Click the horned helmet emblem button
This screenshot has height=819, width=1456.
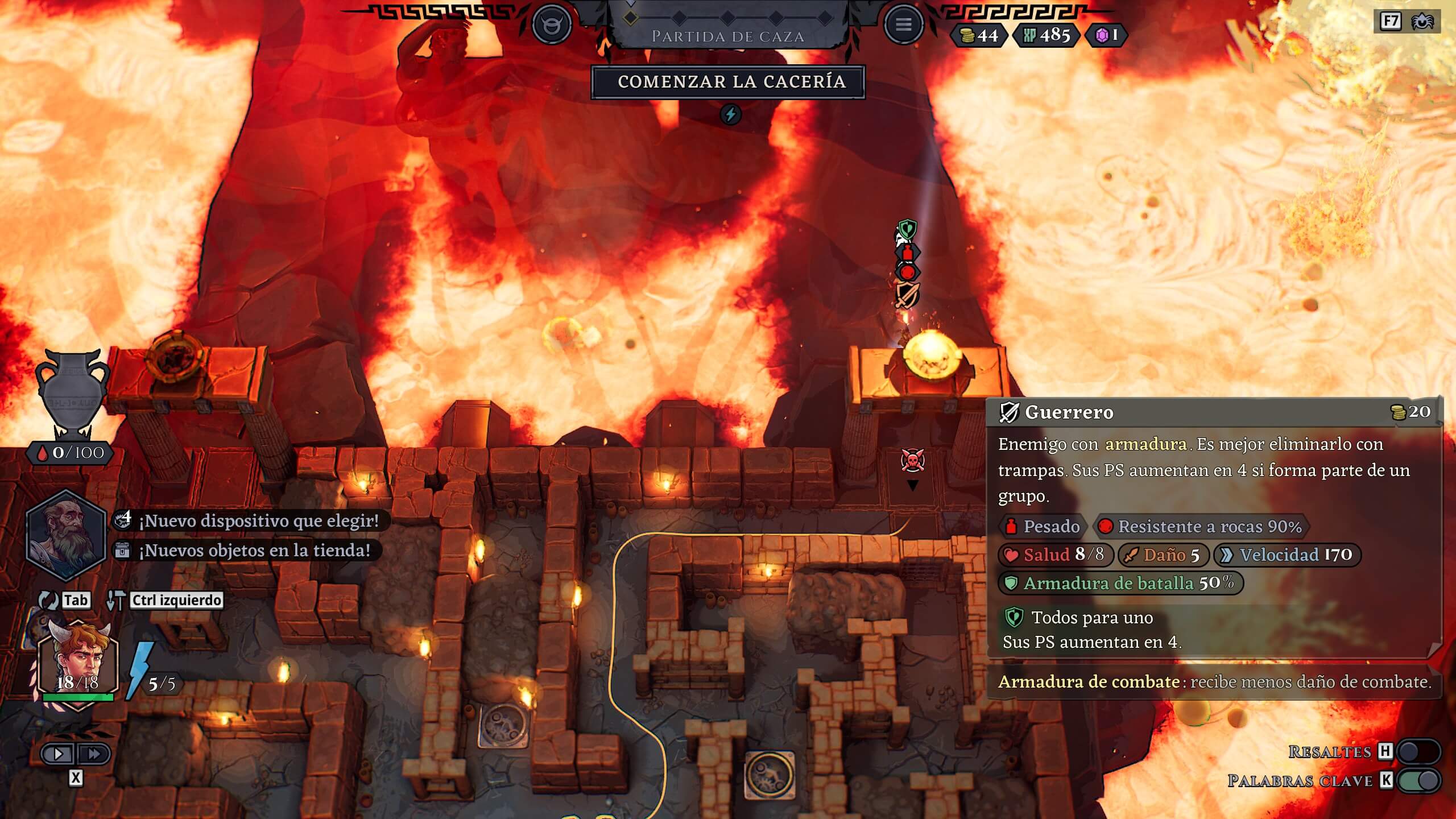[x=551, y=24]
